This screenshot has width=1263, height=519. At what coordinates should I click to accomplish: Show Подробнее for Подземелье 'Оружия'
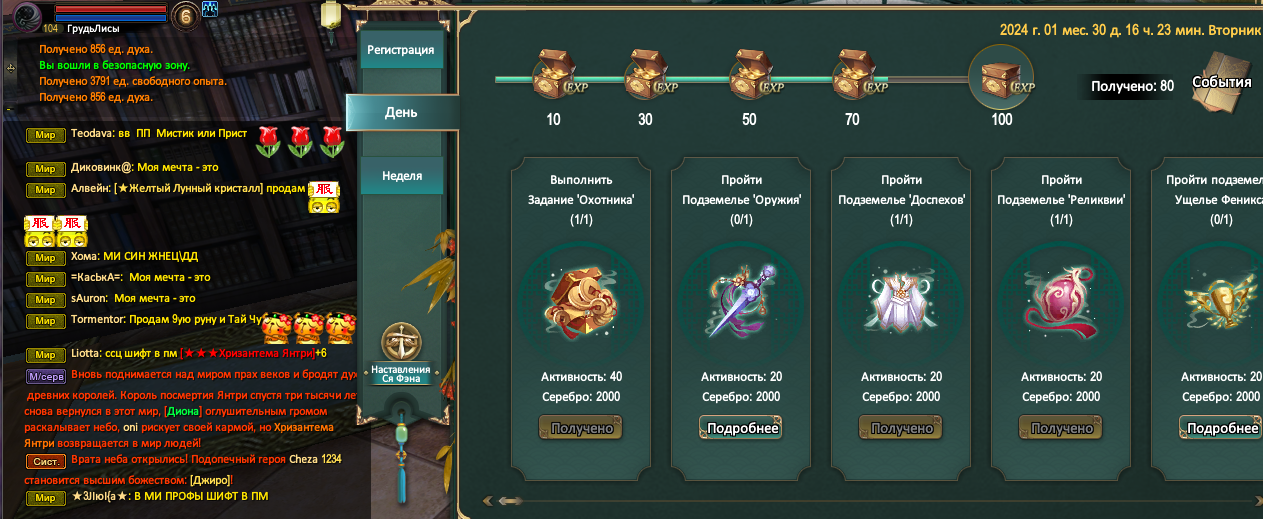tap(741, 428)
